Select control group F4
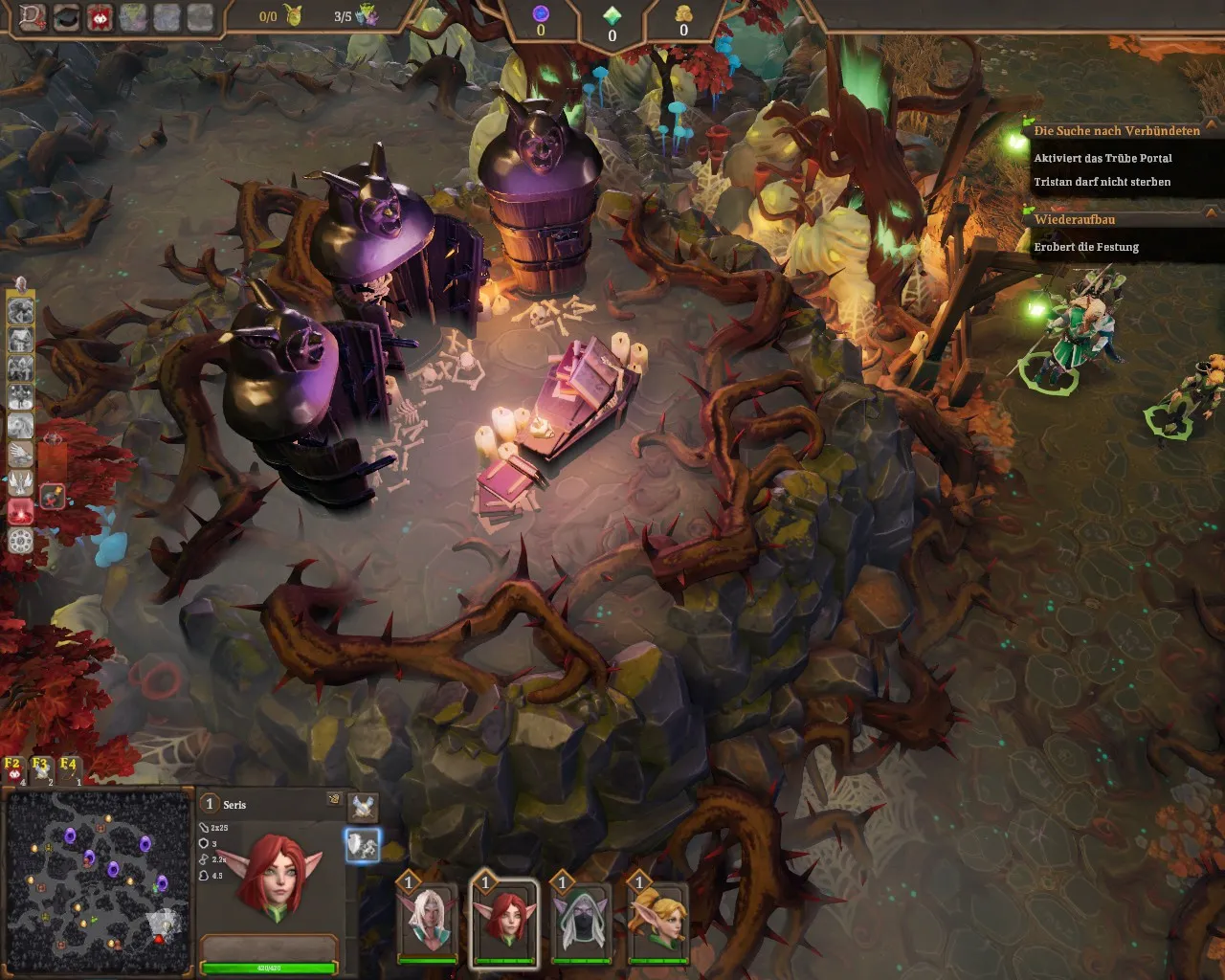Screen dimensions: 1225x980 tap(69, 767)
